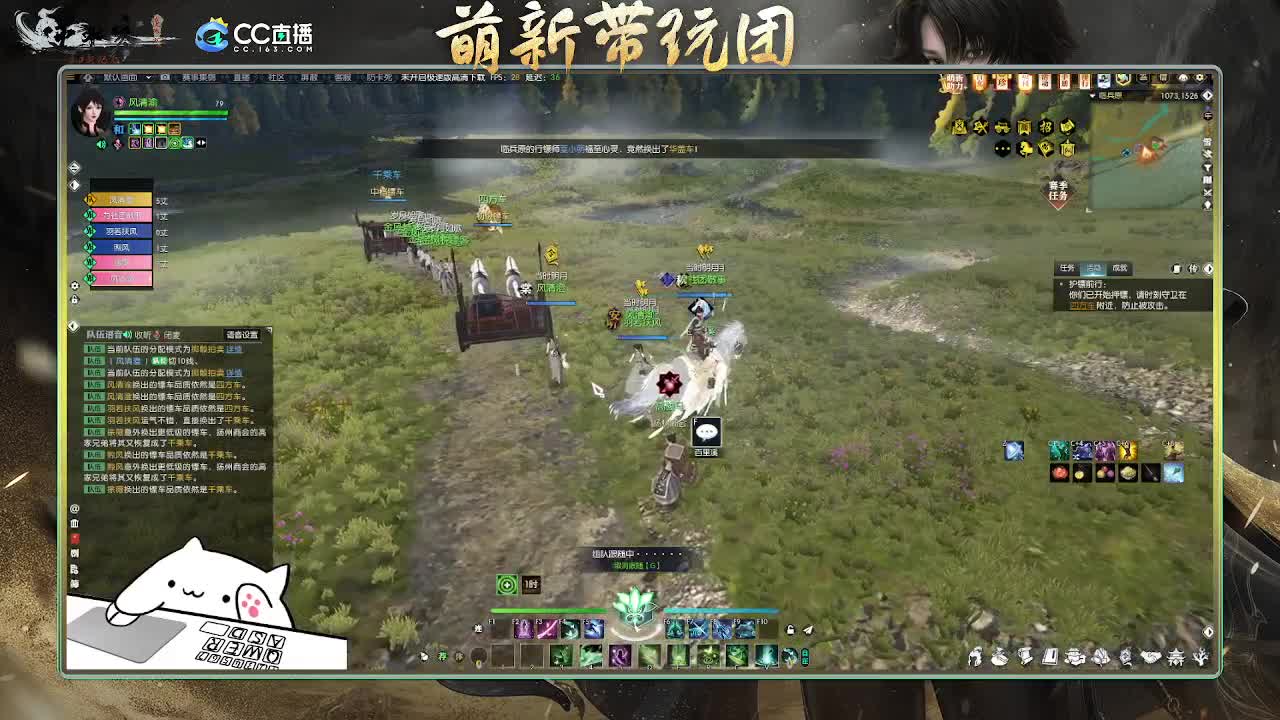Toggle 收听 voice listening in the team voice panel
Viewport: 1280px width, 720px height.
tap(144, 334)
